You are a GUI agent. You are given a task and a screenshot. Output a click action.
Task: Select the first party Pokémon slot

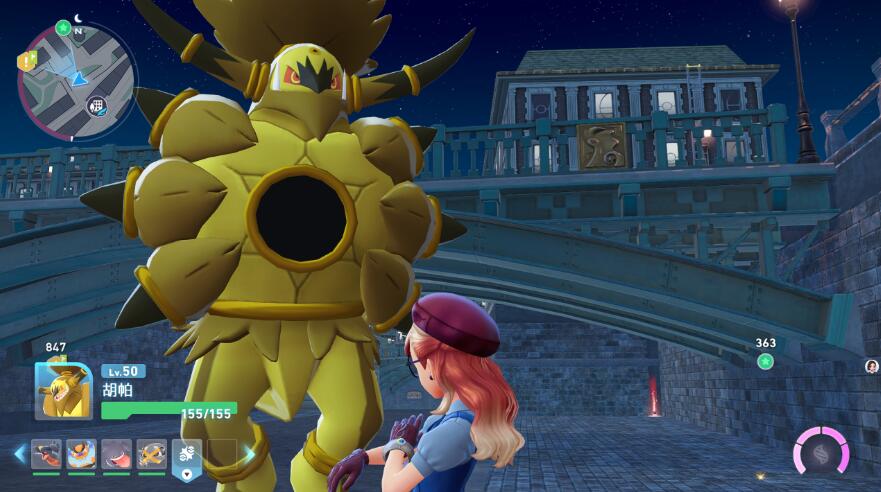pos(46,454)
